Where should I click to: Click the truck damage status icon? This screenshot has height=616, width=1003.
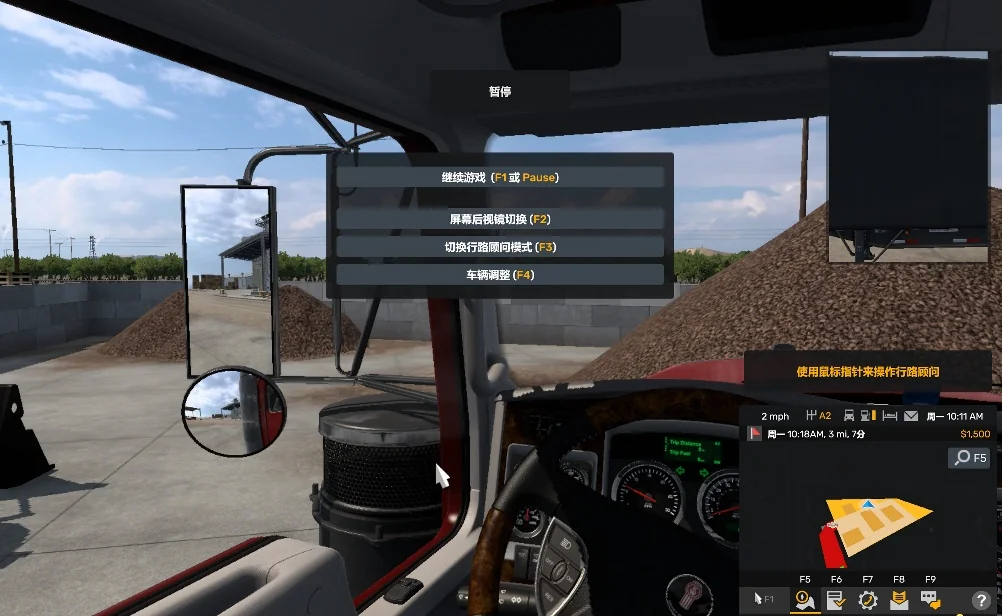pyautogui.click(x=849, y=416)
